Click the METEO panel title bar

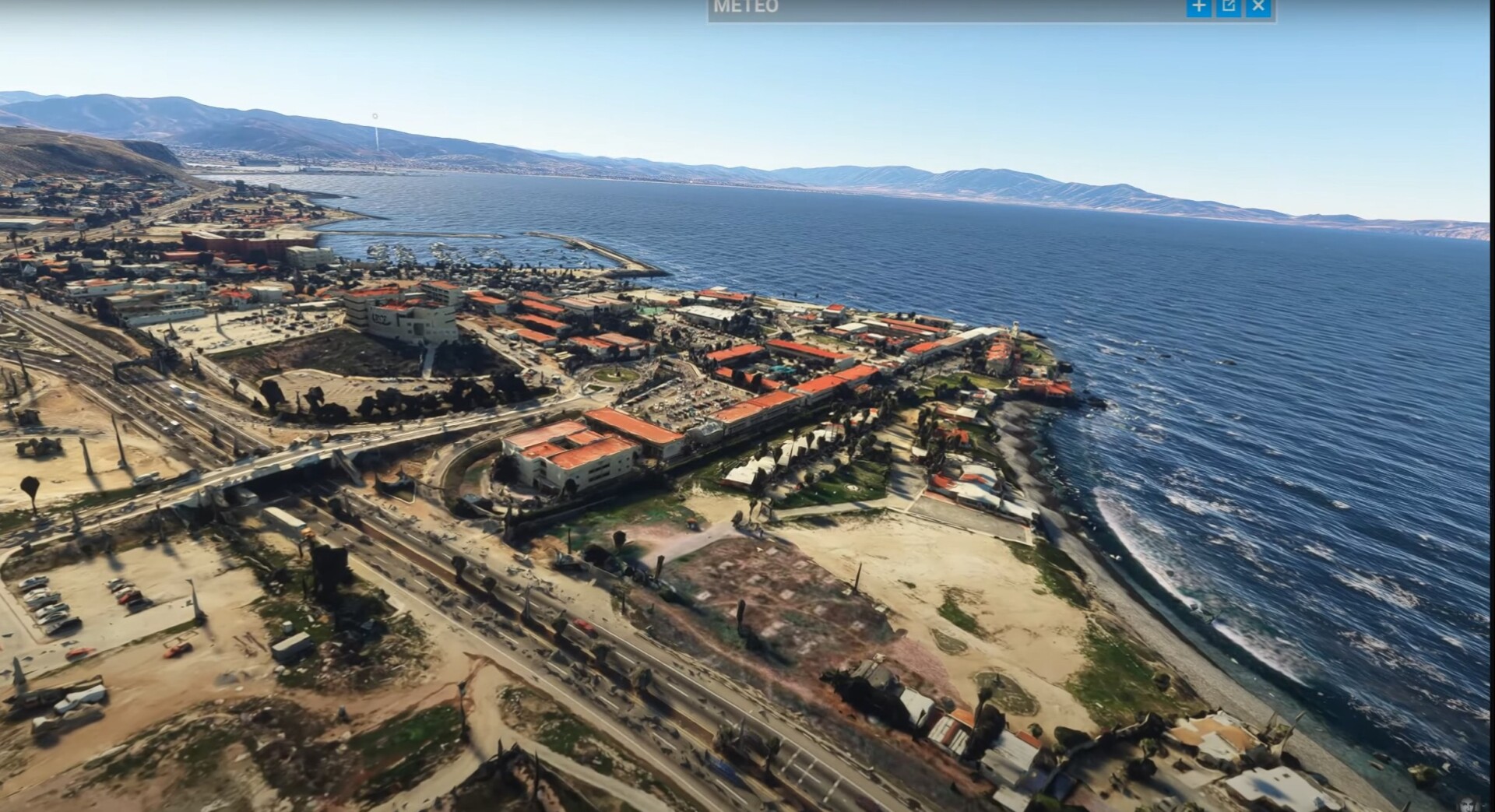(934, 8)
